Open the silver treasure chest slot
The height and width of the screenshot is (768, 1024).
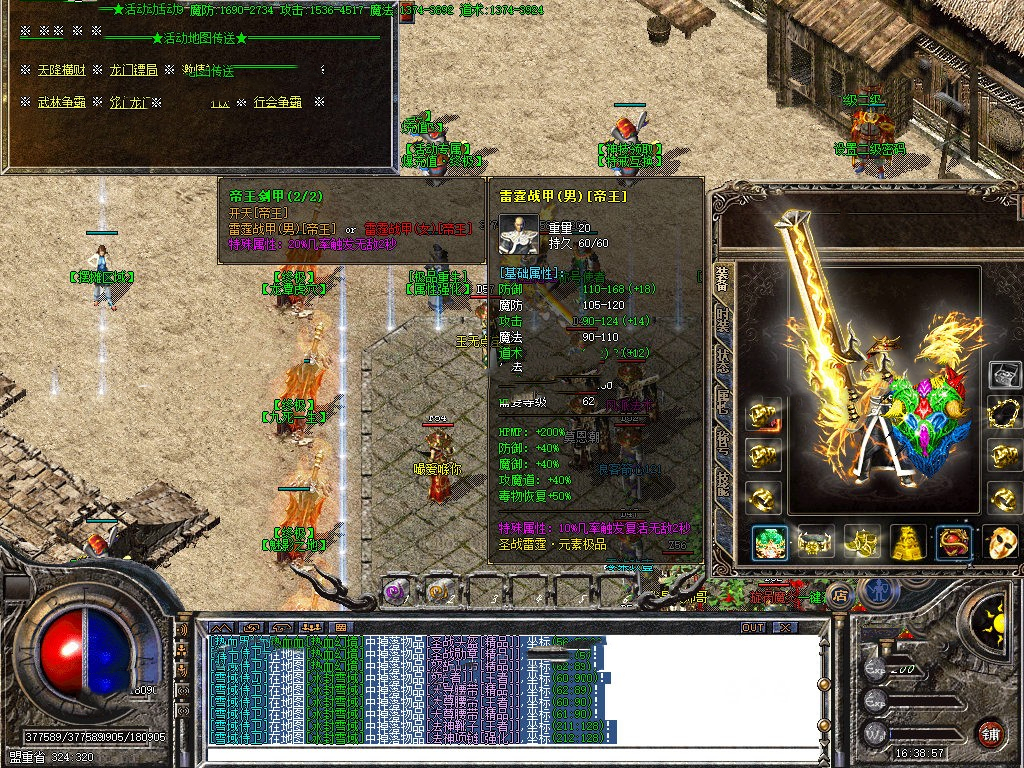(x=1004, y=375)
